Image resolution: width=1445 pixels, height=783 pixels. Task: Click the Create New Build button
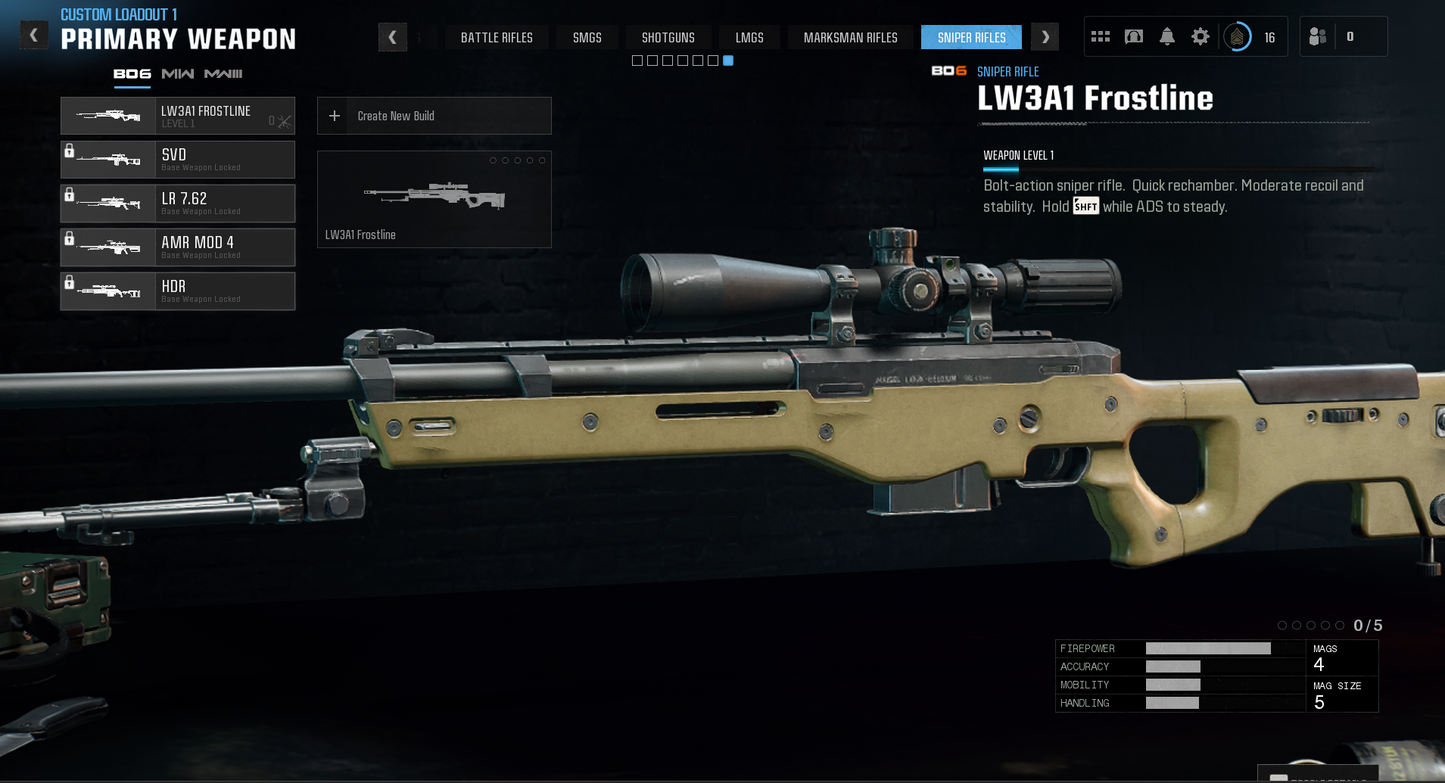(x=433, y=115)
